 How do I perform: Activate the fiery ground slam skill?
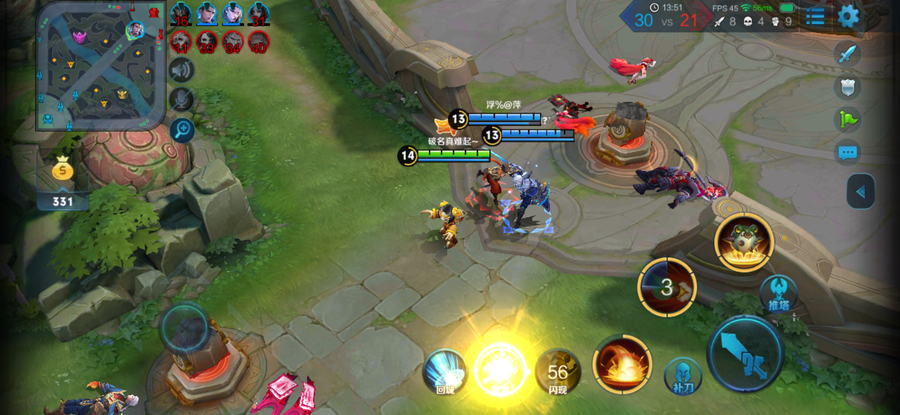click(622, 364)
